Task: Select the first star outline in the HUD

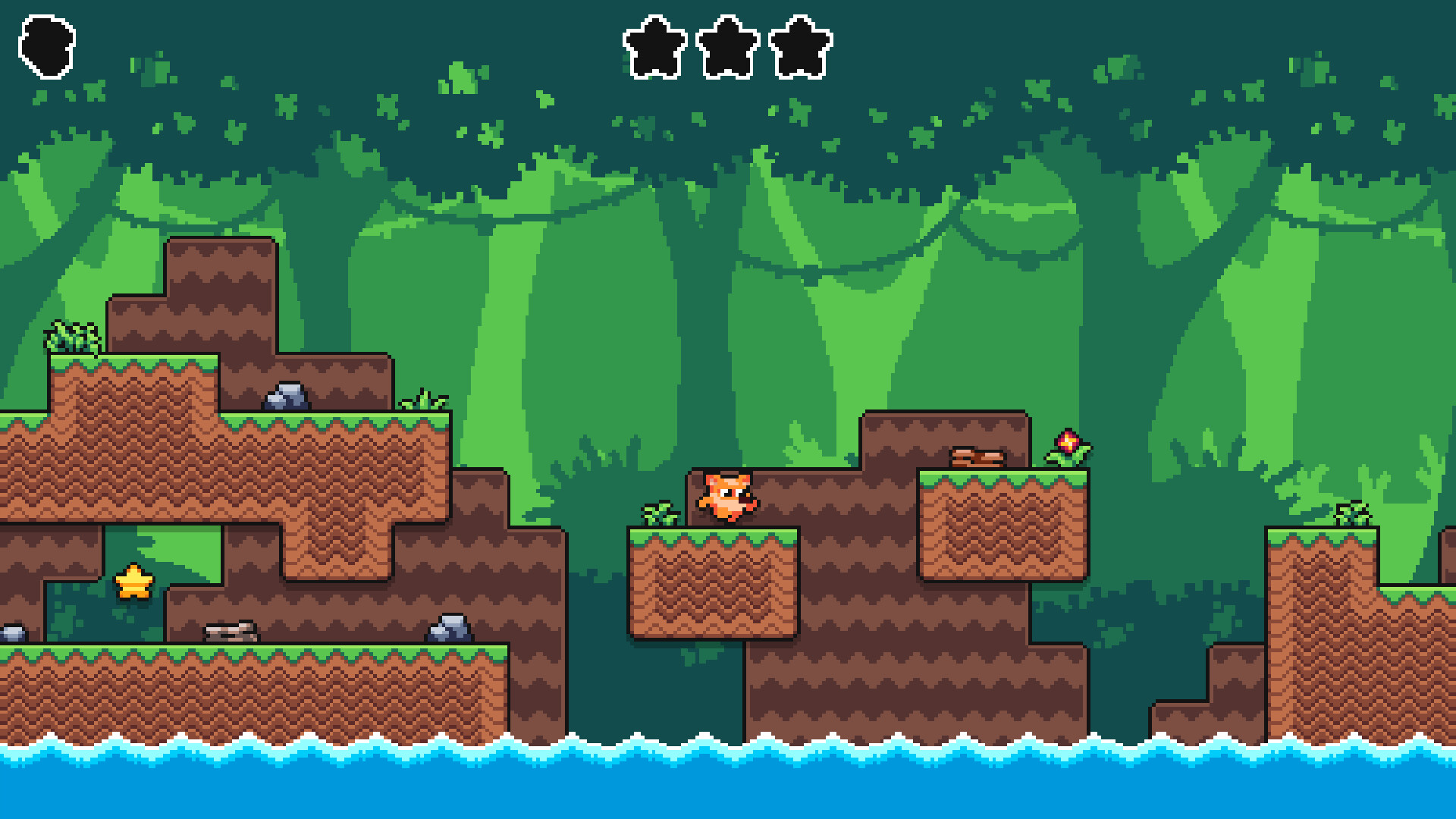Action: point(654,47)
